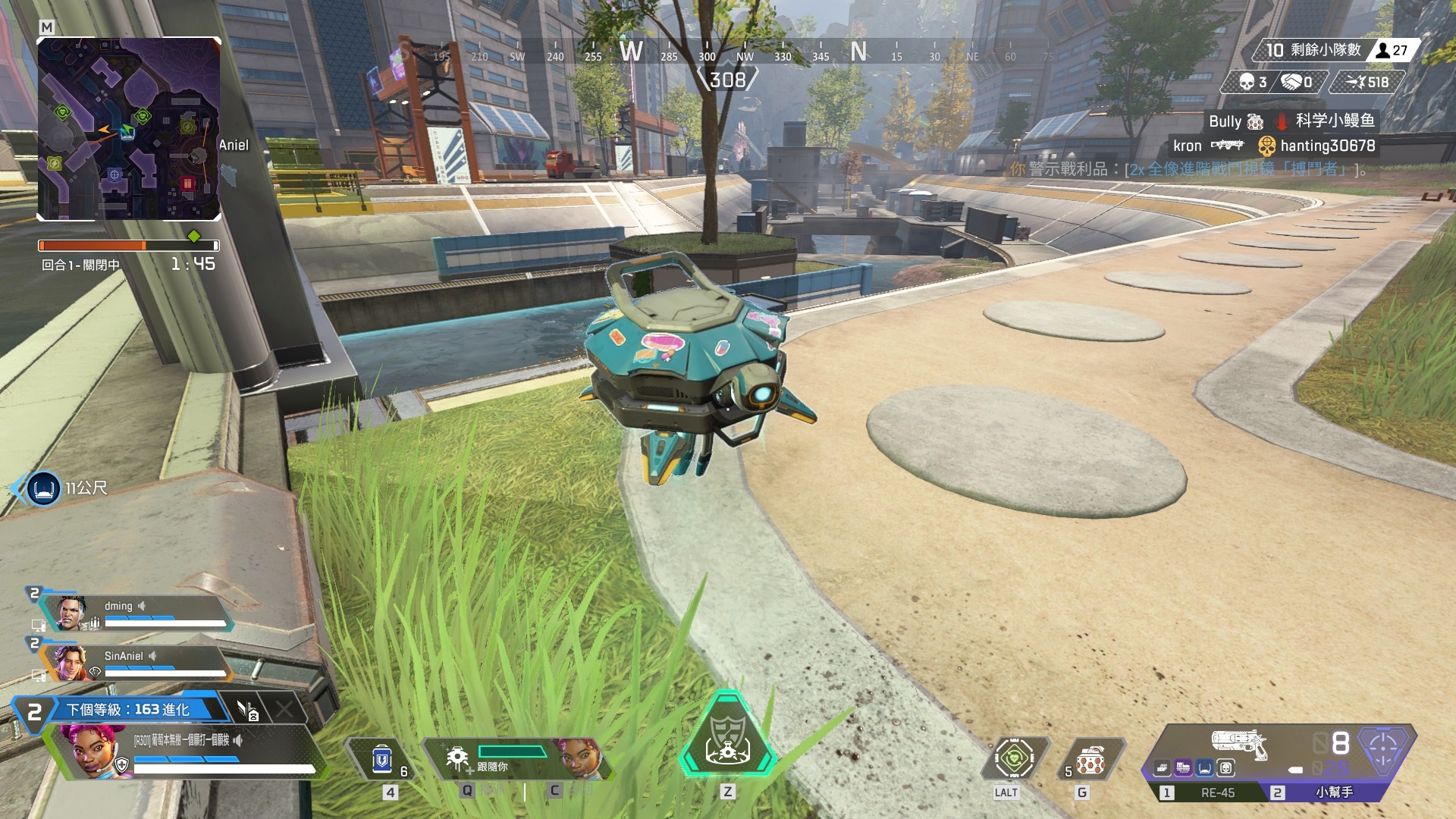Activate the D.O.C. drone tactical ability
The height and width of the screenshot is (819, 1456).
pyautogui.click(x=458, y=759)
